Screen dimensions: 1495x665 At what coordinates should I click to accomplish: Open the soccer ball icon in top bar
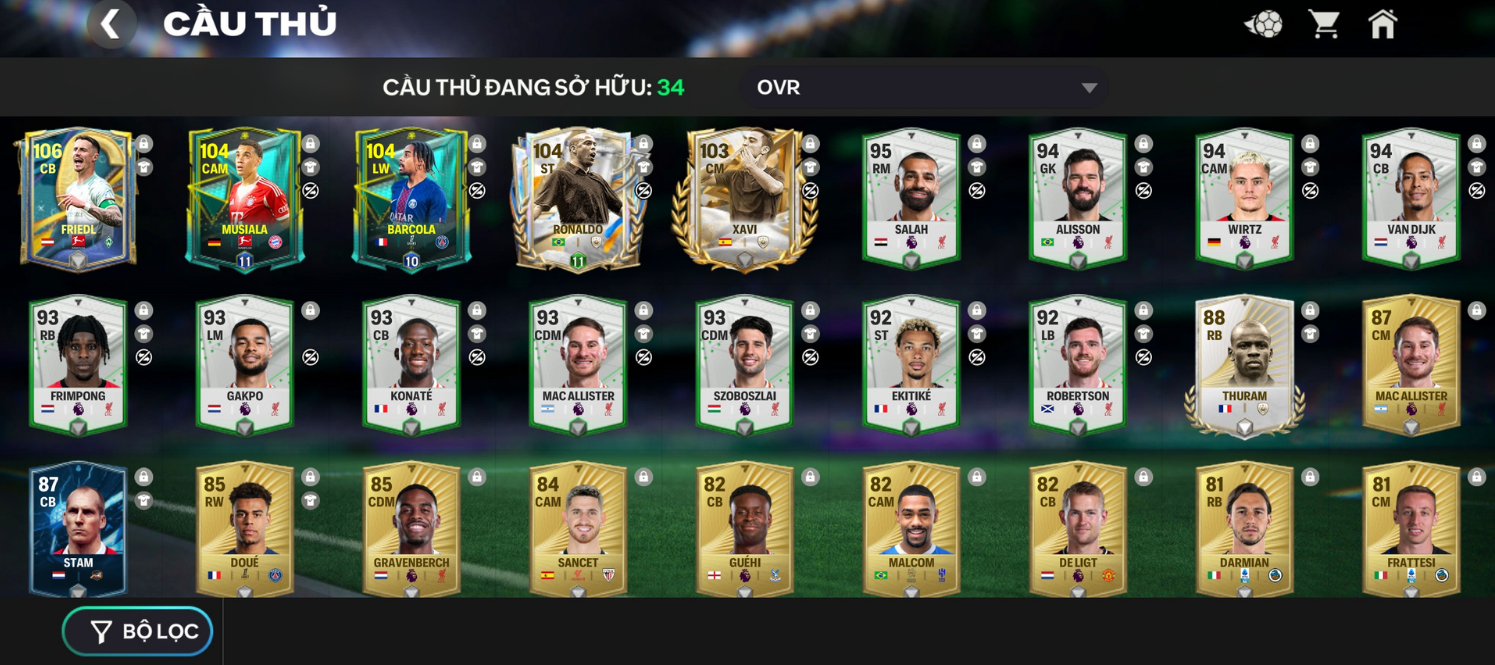coord(1263,24)
